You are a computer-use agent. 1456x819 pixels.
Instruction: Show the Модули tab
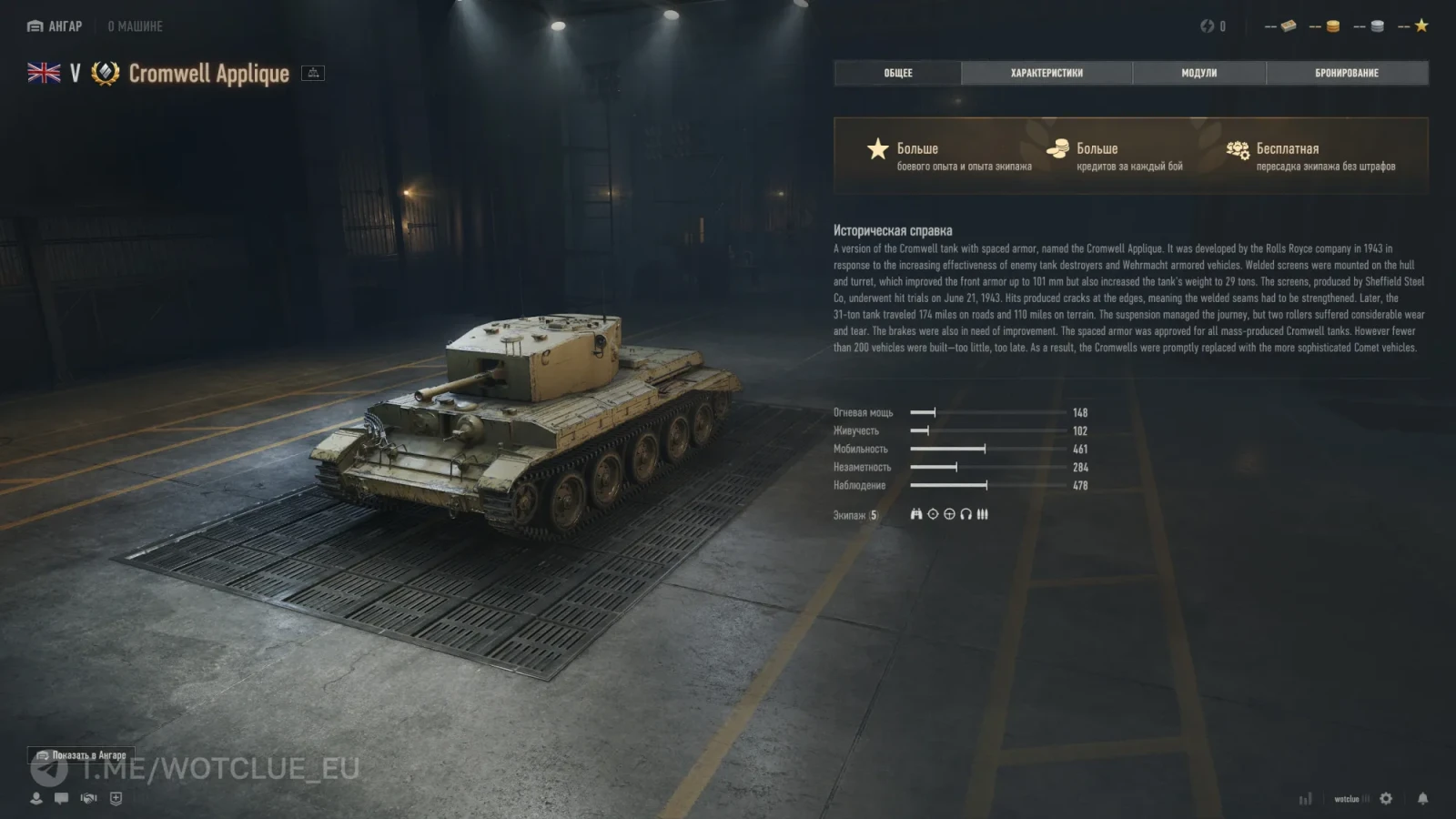point(1198,73)
